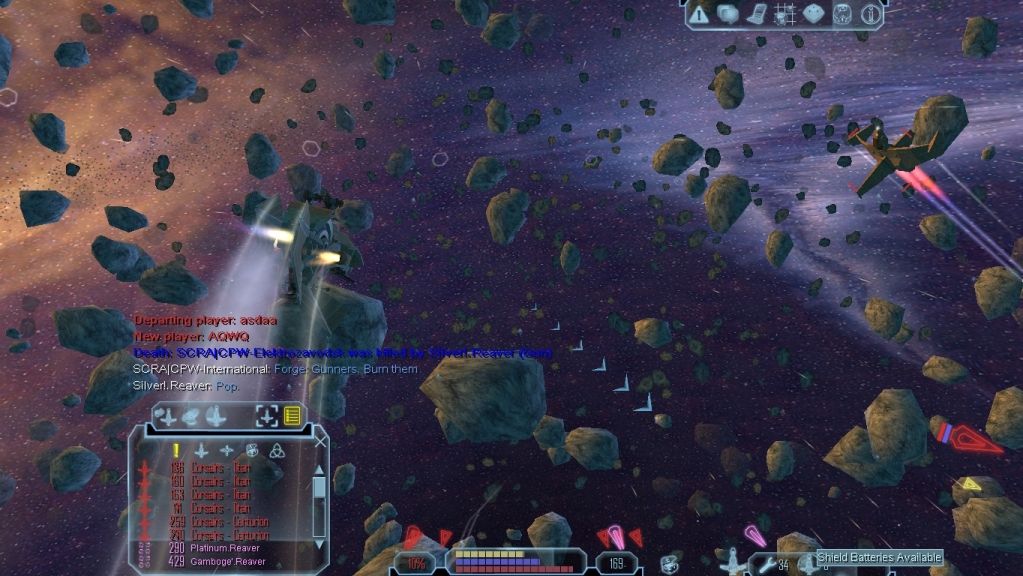
Task: Open the navigation map grid icon
Action: click(x=785, y=14)
